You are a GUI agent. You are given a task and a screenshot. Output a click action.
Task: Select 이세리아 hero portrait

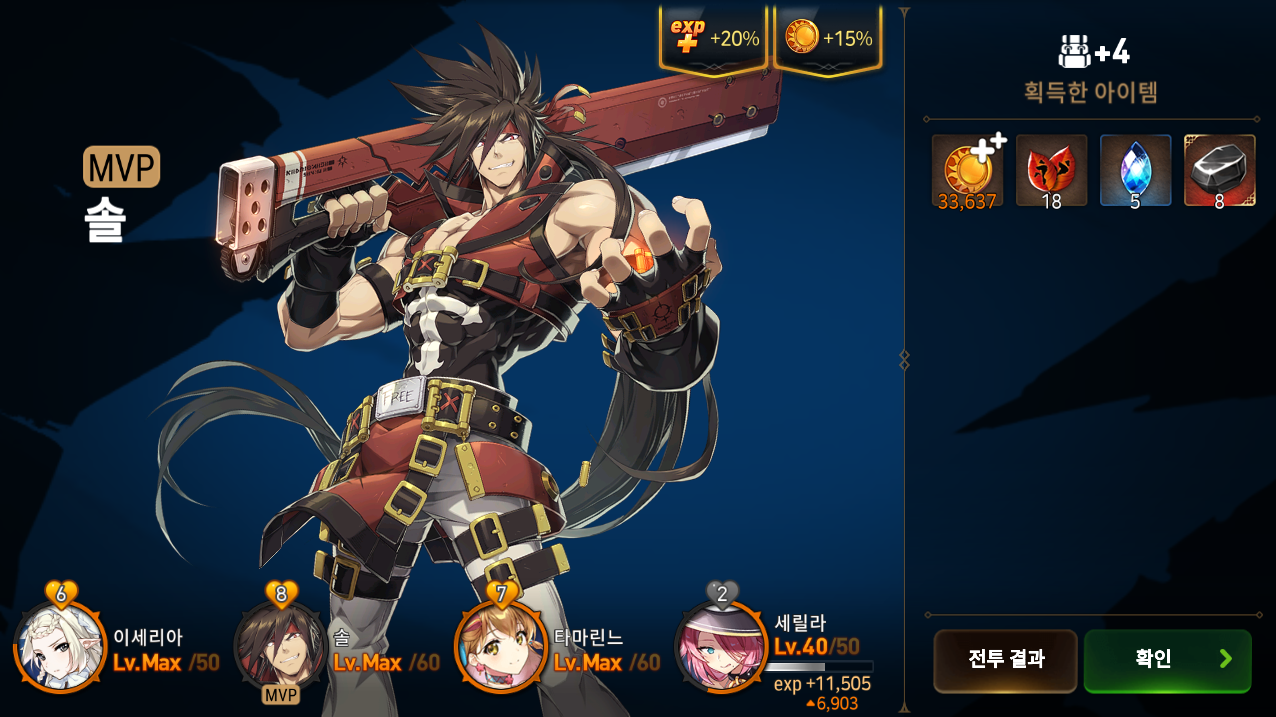pyautogui.click(x=61, y=647)
